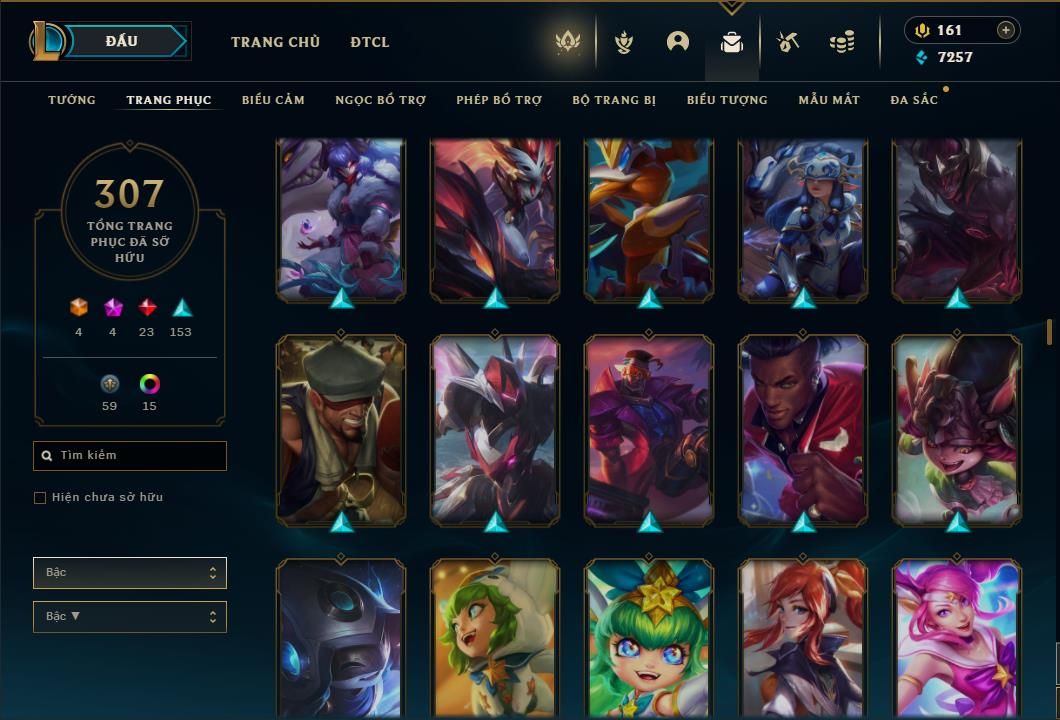Open the hammer loot crafting icon
The height and width of the screenshot is (720, 1060).
[788, 42]
